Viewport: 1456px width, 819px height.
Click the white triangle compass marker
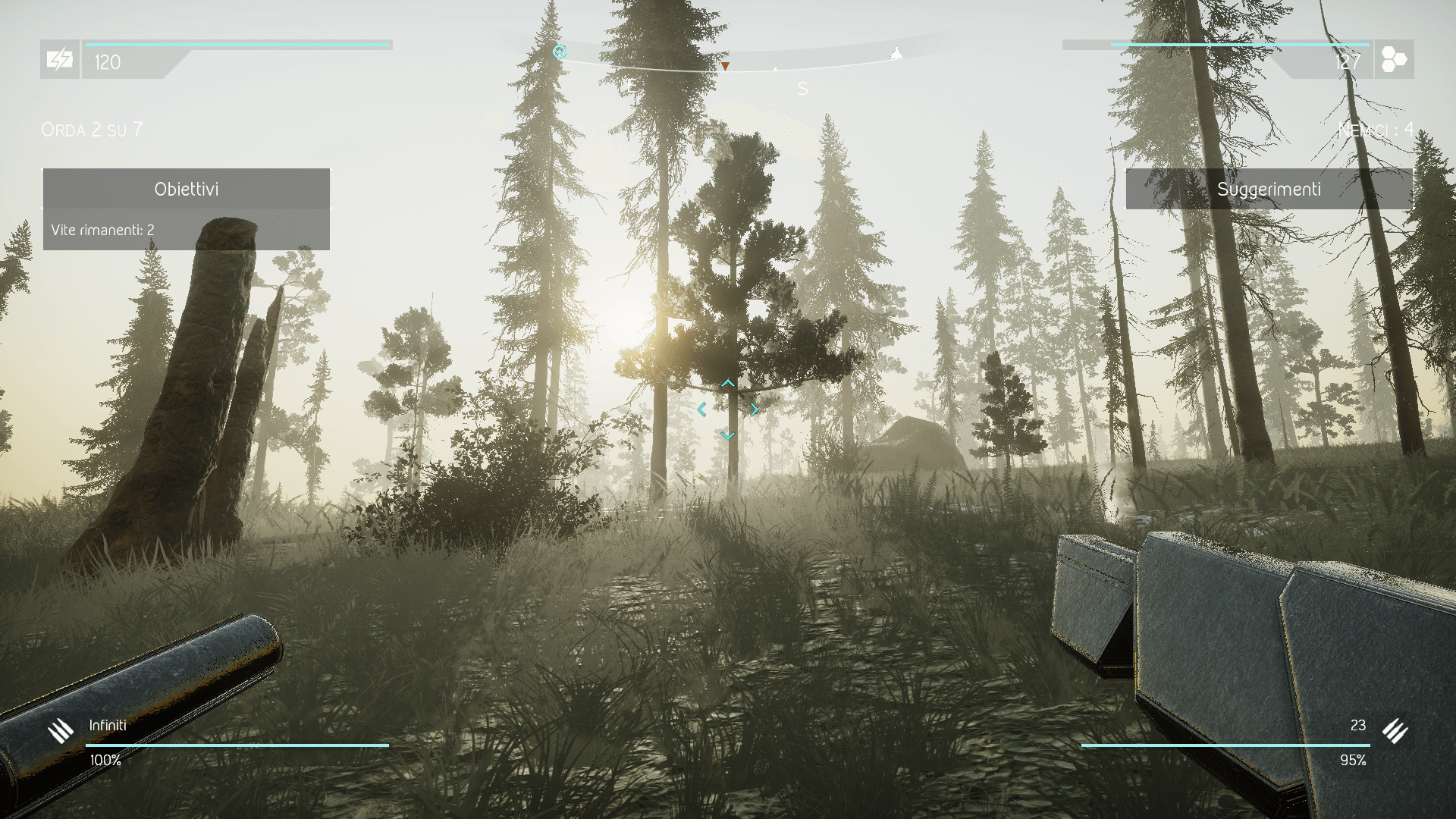896,53
